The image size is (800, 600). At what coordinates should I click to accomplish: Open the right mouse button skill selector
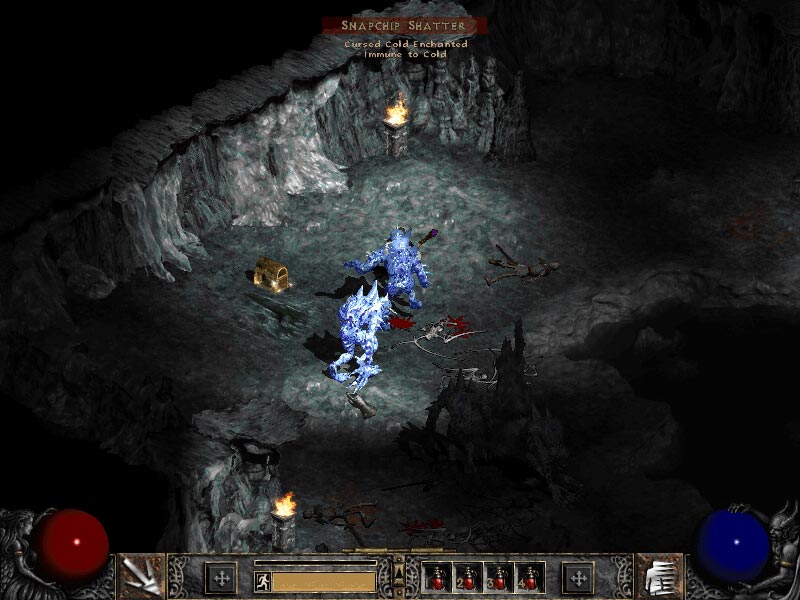tap(658, 576)
